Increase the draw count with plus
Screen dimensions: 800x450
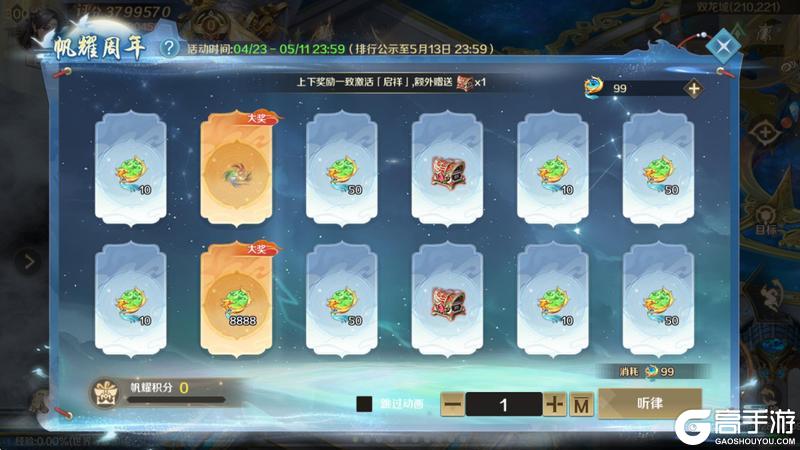click(556, 404)
